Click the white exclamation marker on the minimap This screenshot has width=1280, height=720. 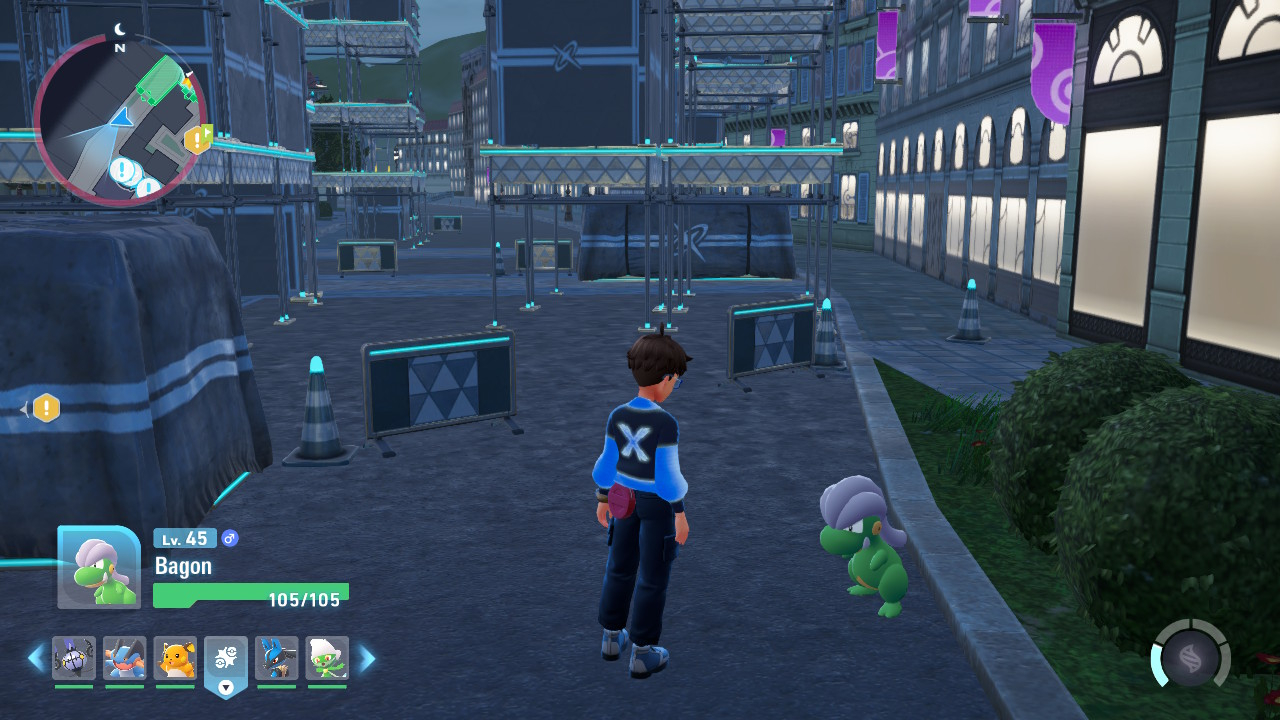click(x=123, y=170)
